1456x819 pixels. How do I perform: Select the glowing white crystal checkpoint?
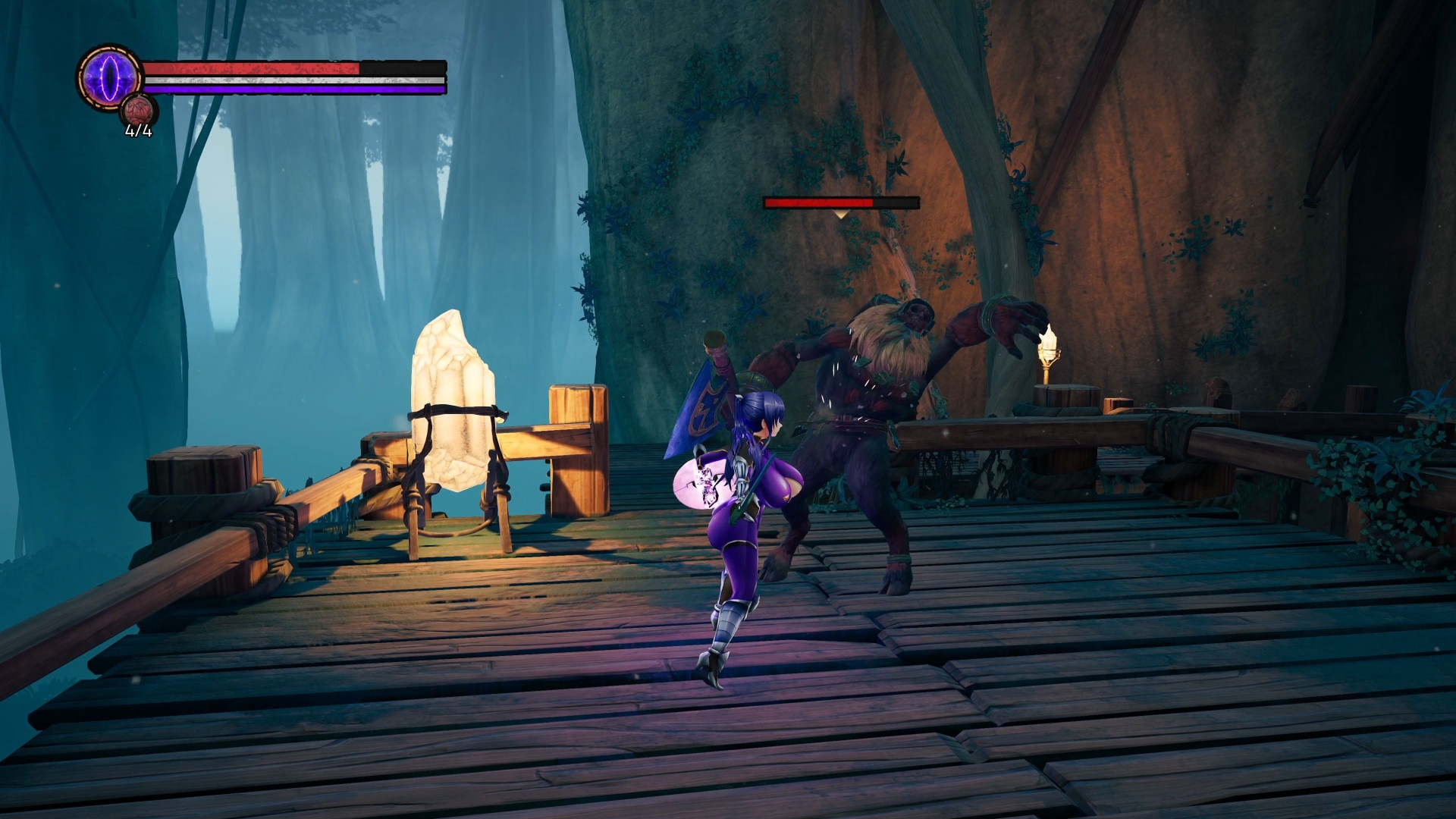[455, 402]
